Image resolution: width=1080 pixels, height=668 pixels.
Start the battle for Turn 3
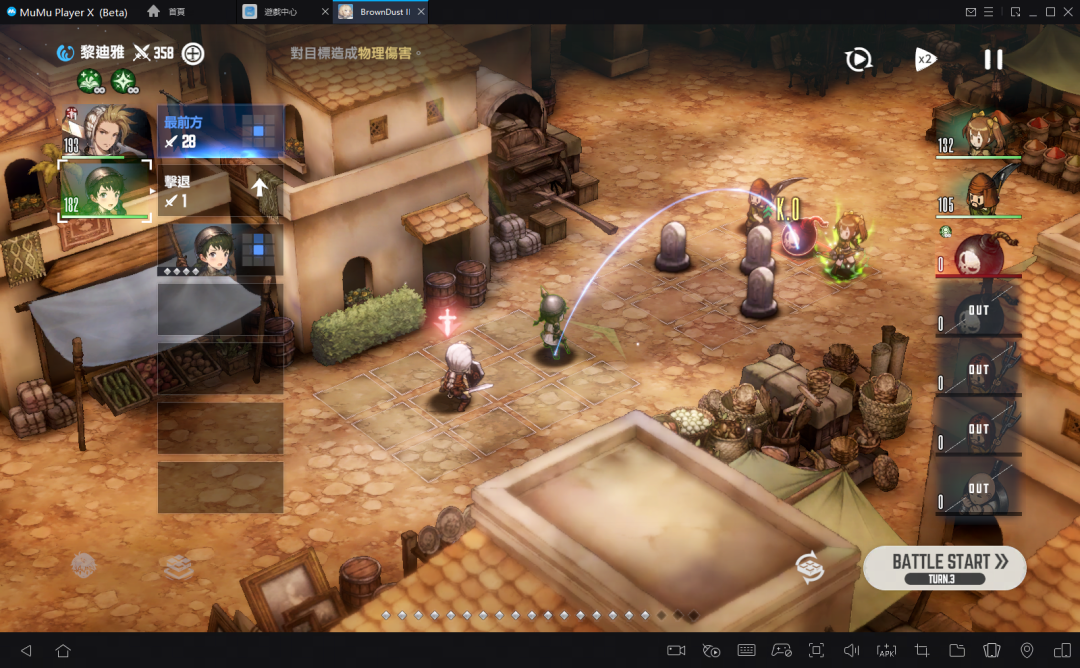click(944, 566)
